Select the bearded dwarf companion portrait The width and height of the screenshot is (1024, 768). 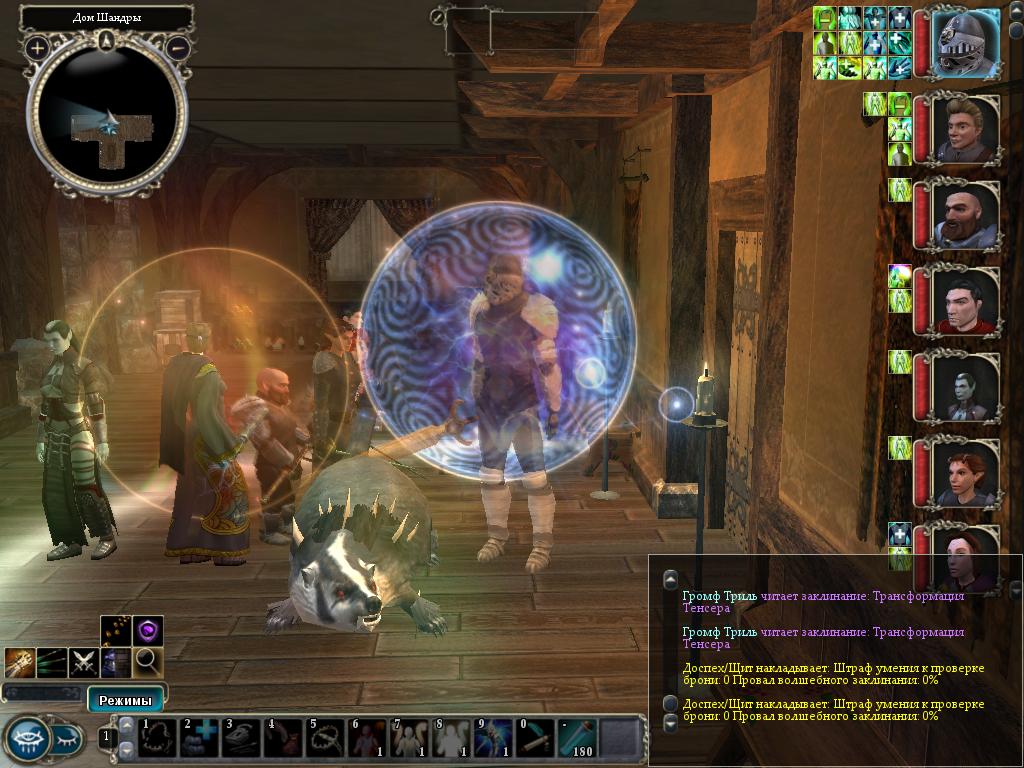point(966,216)
